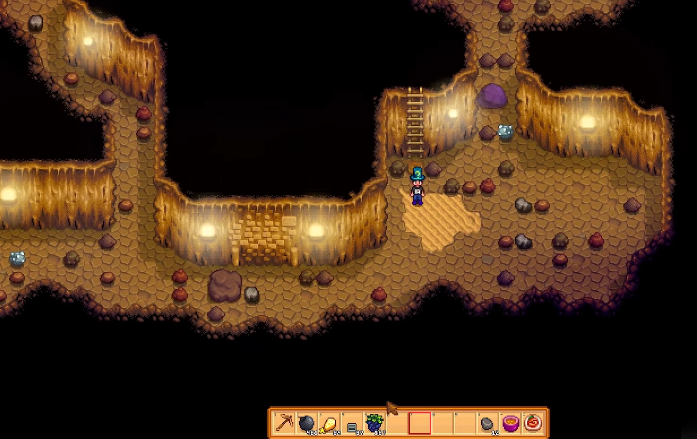Choose the grey stone stack slot
Image resolution: width=697 pixels, height=439 pixels.
point(487,423)
